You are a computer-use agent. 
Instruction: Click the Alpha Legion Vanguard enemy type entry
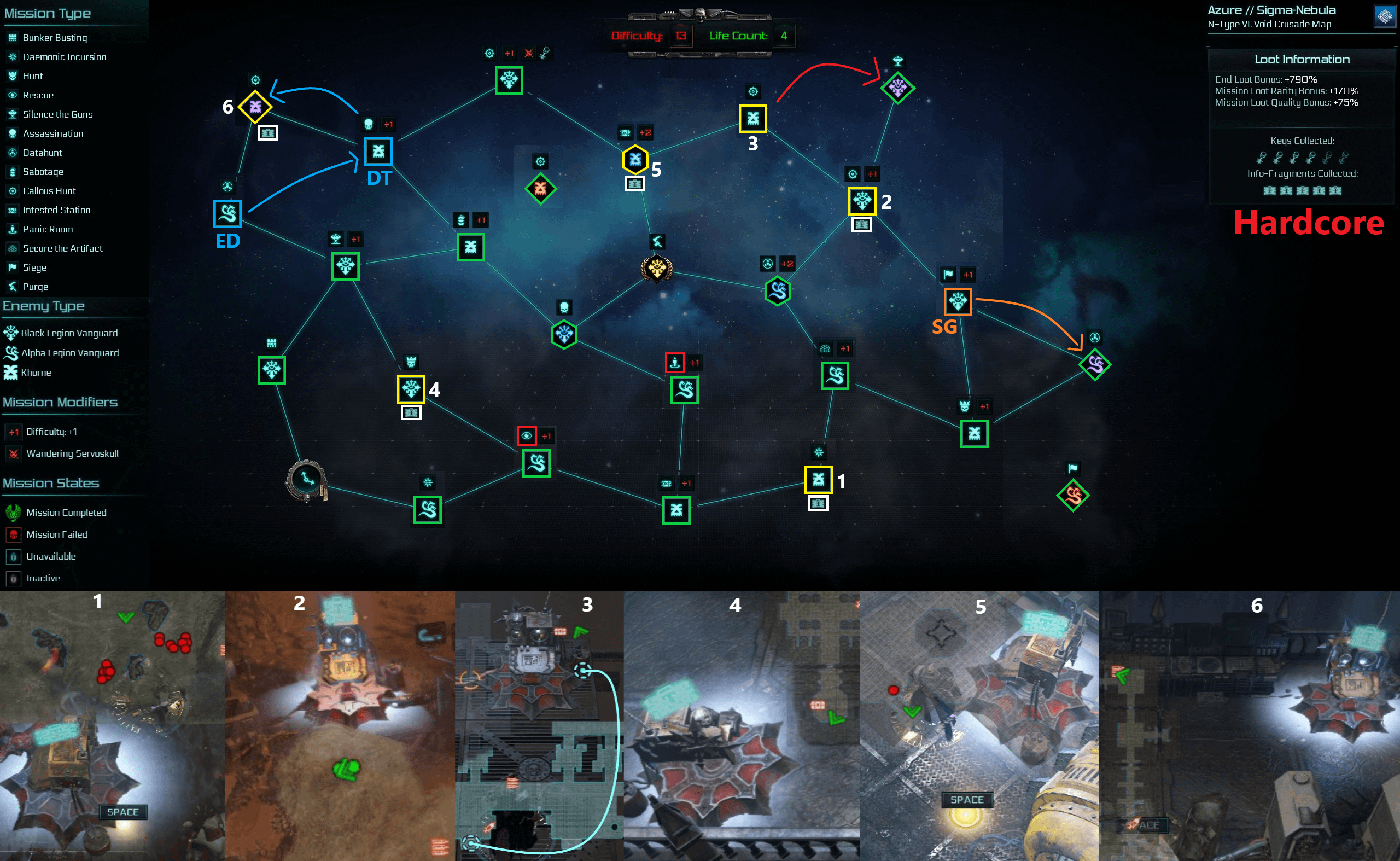[x=69, y=353]
